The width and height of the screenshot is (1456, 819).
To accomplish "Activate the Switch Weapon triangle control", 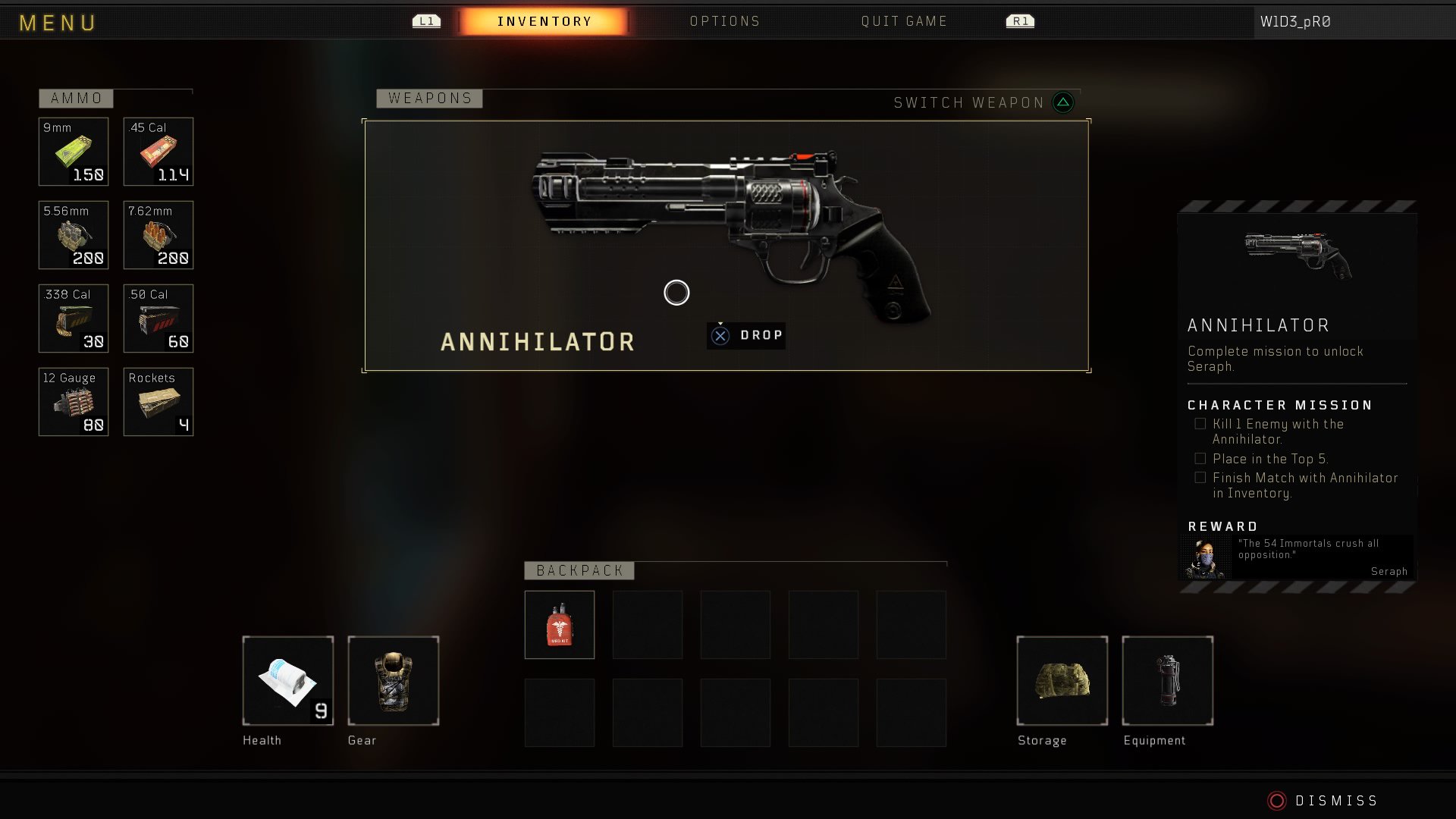I will (1062, 102).
